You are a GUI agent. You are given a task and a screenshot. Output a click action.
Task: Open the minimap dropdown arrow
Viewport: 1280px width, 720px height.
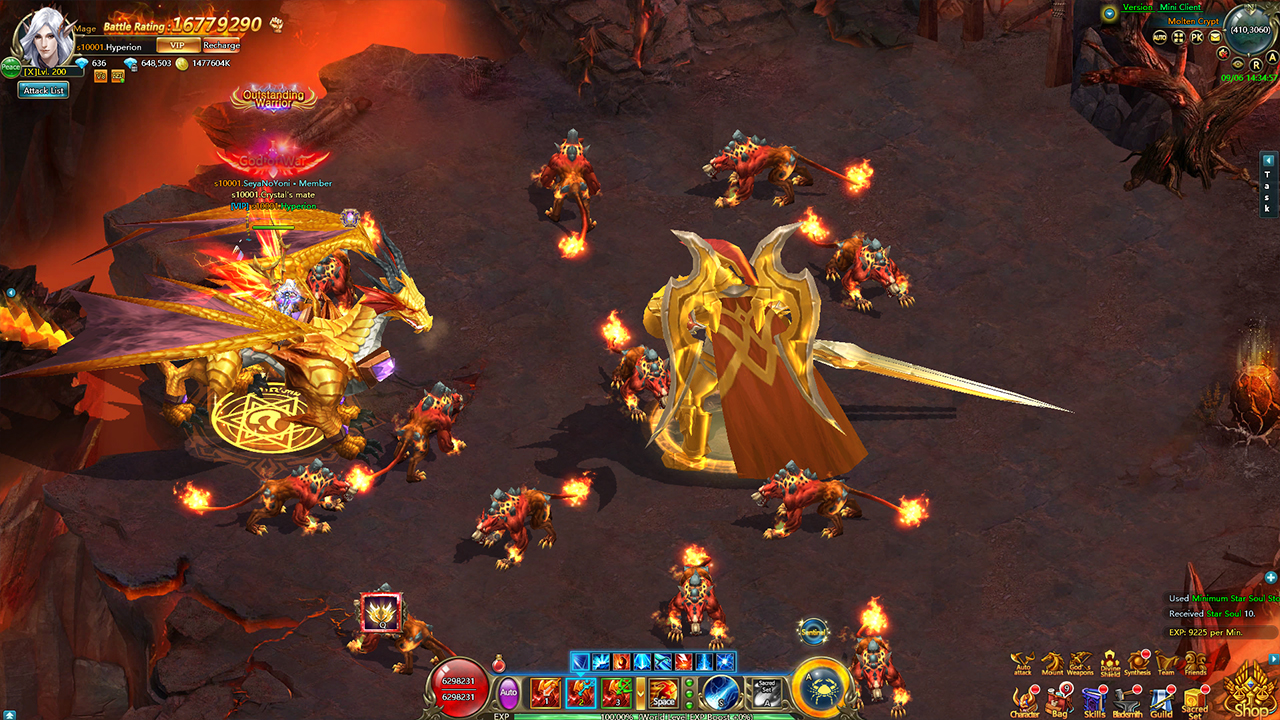pos(1109,13)
